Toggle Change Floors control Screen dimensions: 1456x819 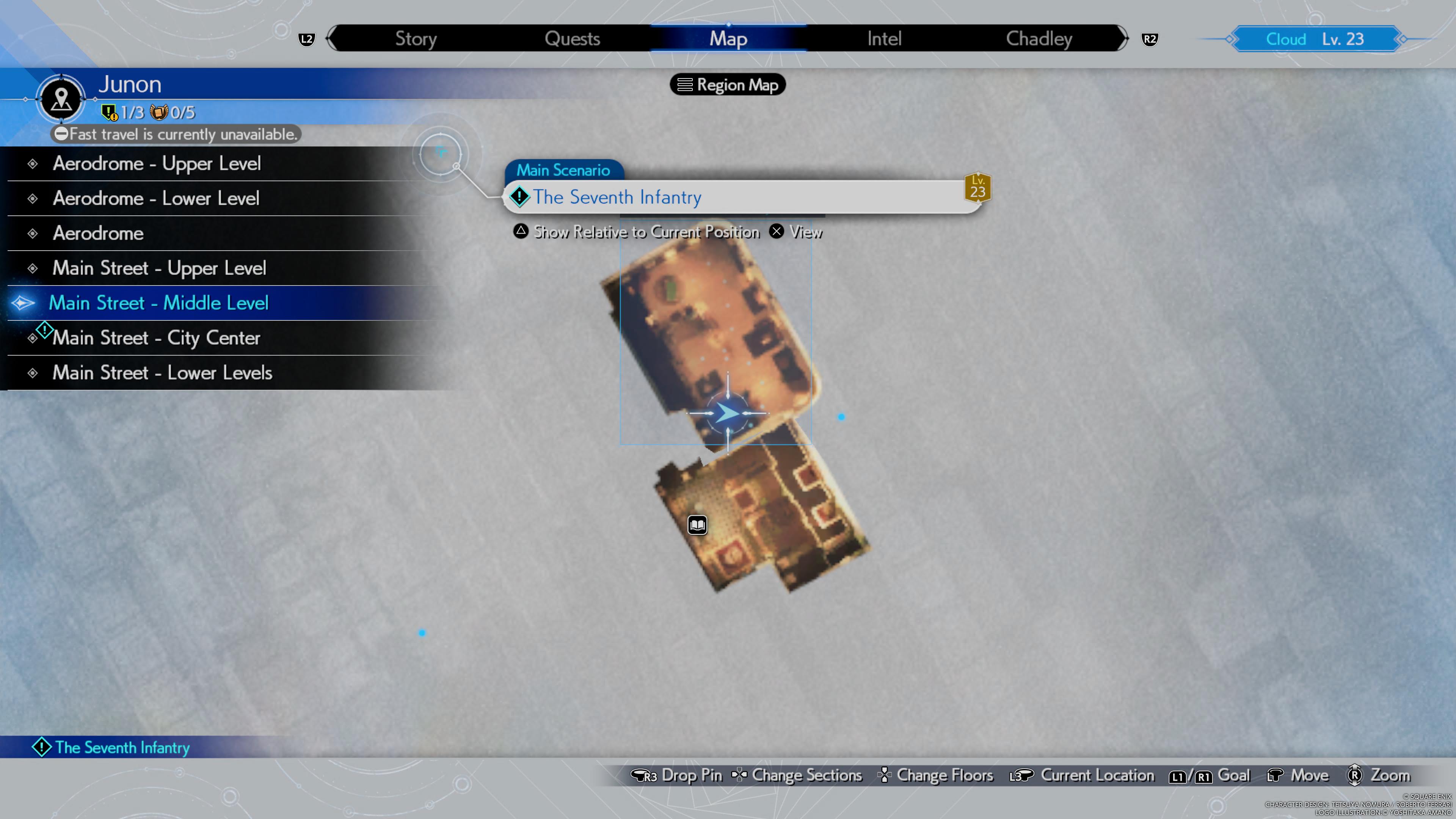(935, 775)
